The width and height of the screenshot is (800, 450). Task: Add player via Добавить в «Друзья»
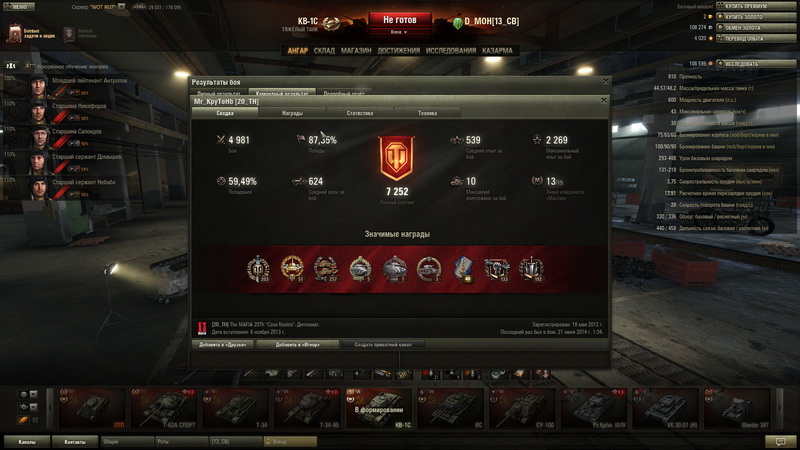click(x=223, y=343)
